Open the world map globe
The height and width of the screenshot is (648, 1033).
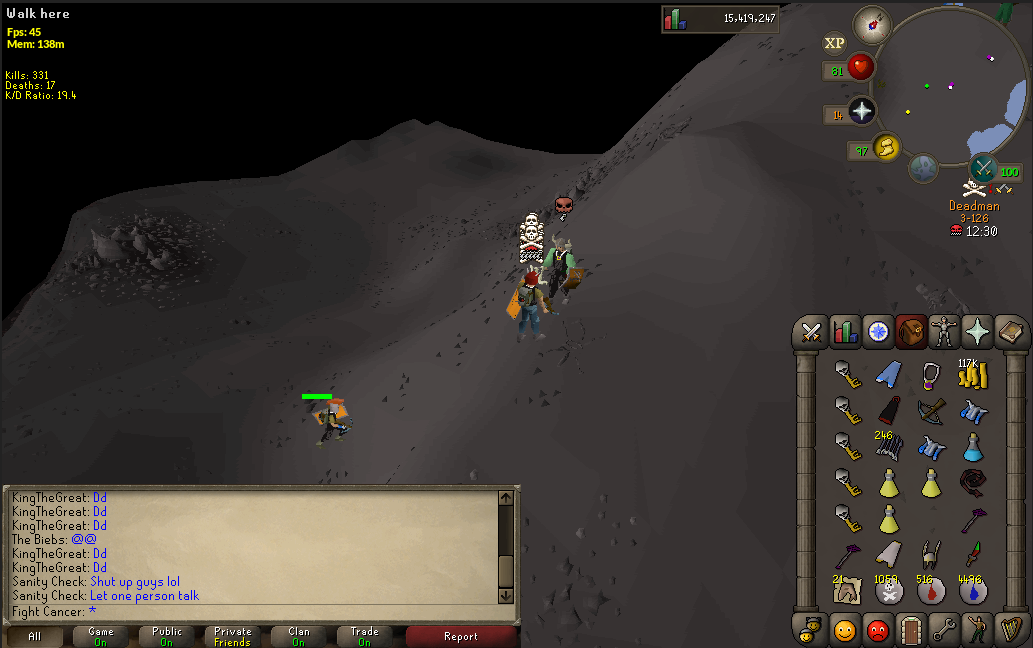click(x=923, y=168)
